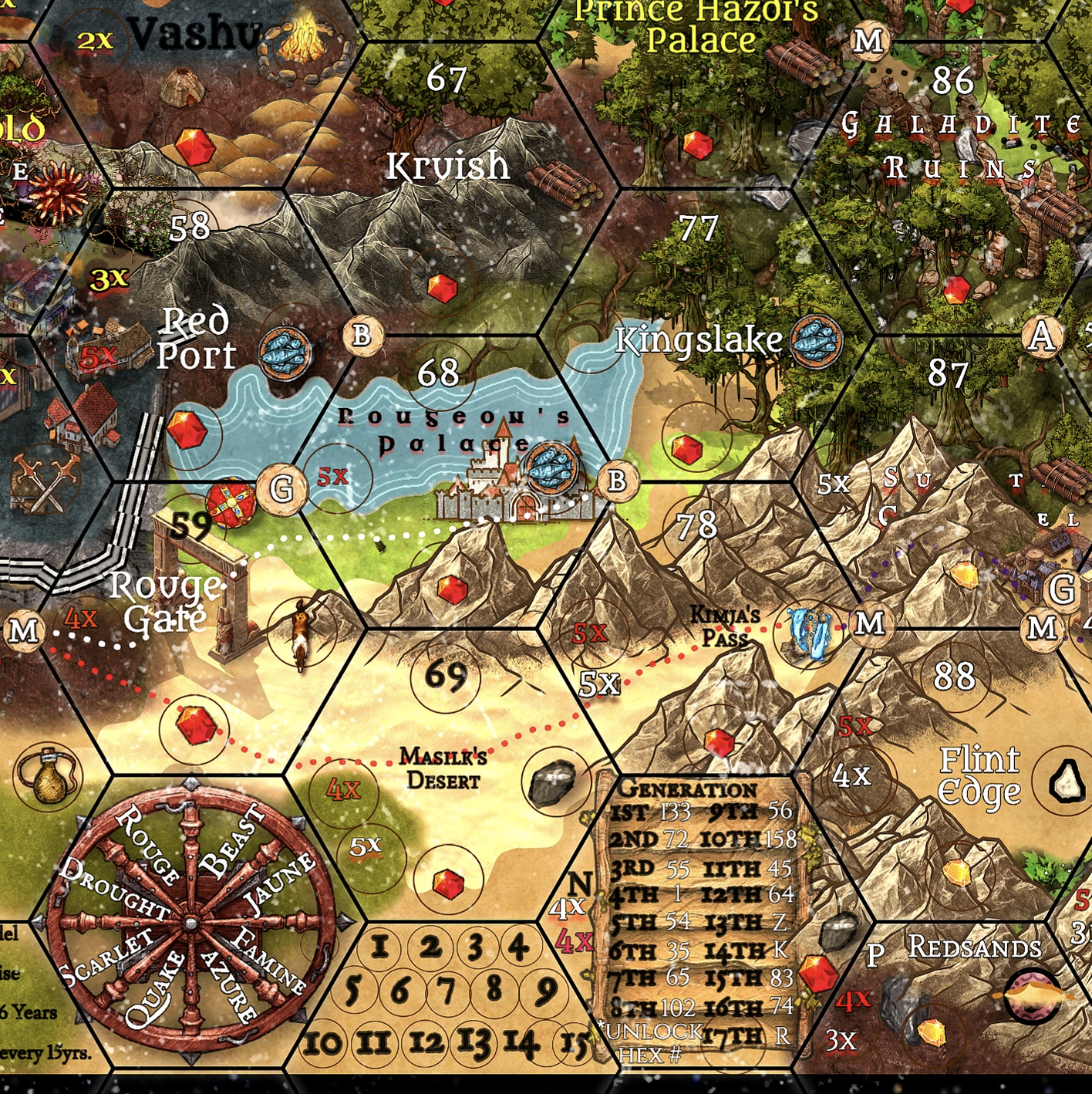The width and height of the screenshot is (1092, 1094).
Task: Select the Kingslake hex numbered 77
Action: 698,228
